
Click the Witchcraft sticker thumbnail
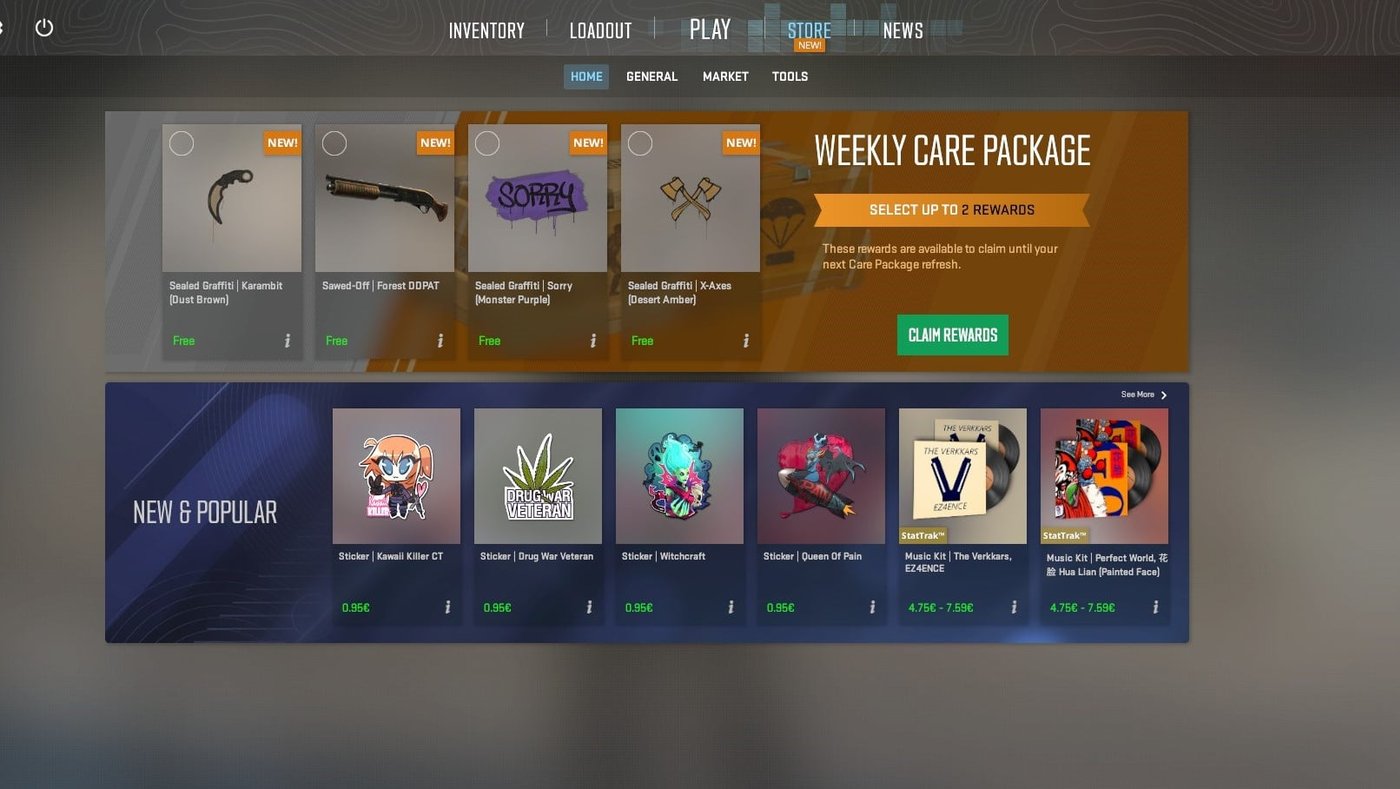(x=679, y=474)
